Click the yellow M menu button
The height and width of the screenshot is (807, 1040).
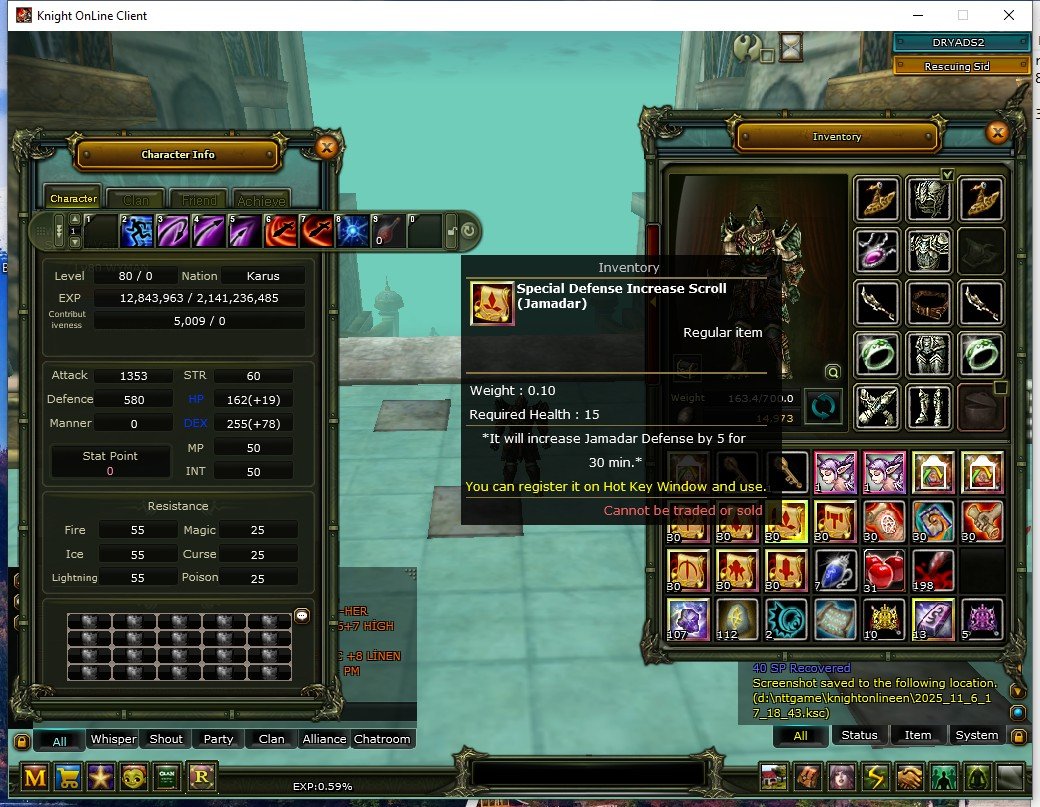36,777
